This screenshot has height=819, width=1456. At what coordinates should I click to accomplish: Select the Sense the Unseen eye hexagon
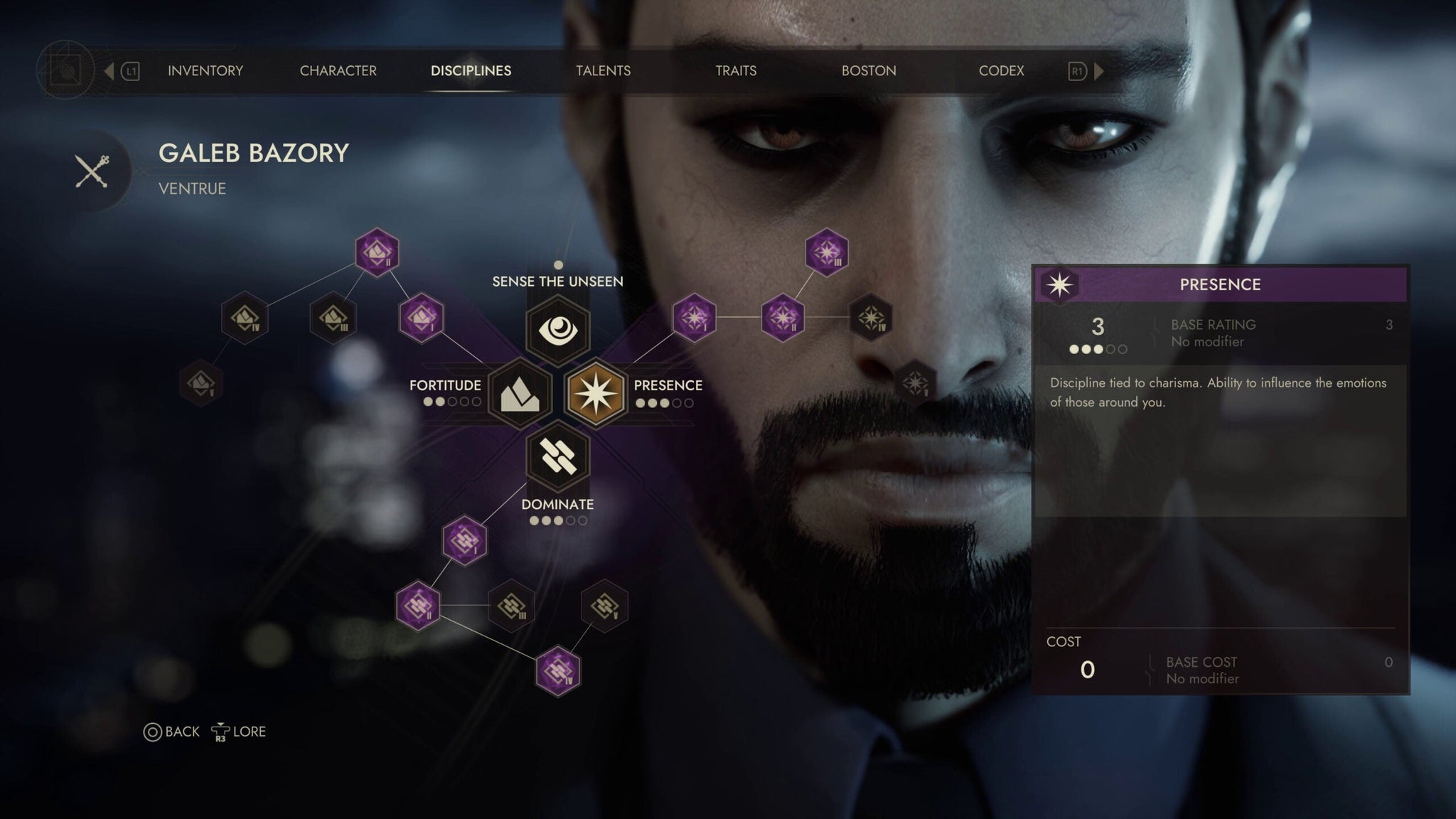coord(558,329)
